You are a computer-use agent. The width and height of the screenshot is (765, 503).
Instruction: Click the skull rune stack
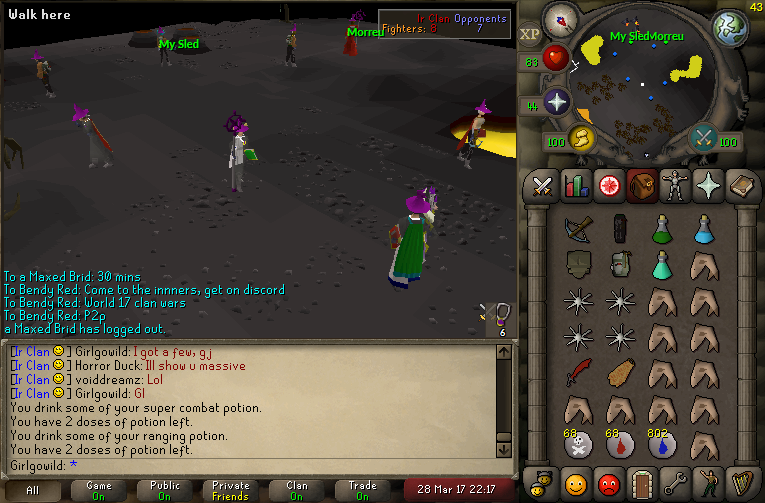click(577, 444)
